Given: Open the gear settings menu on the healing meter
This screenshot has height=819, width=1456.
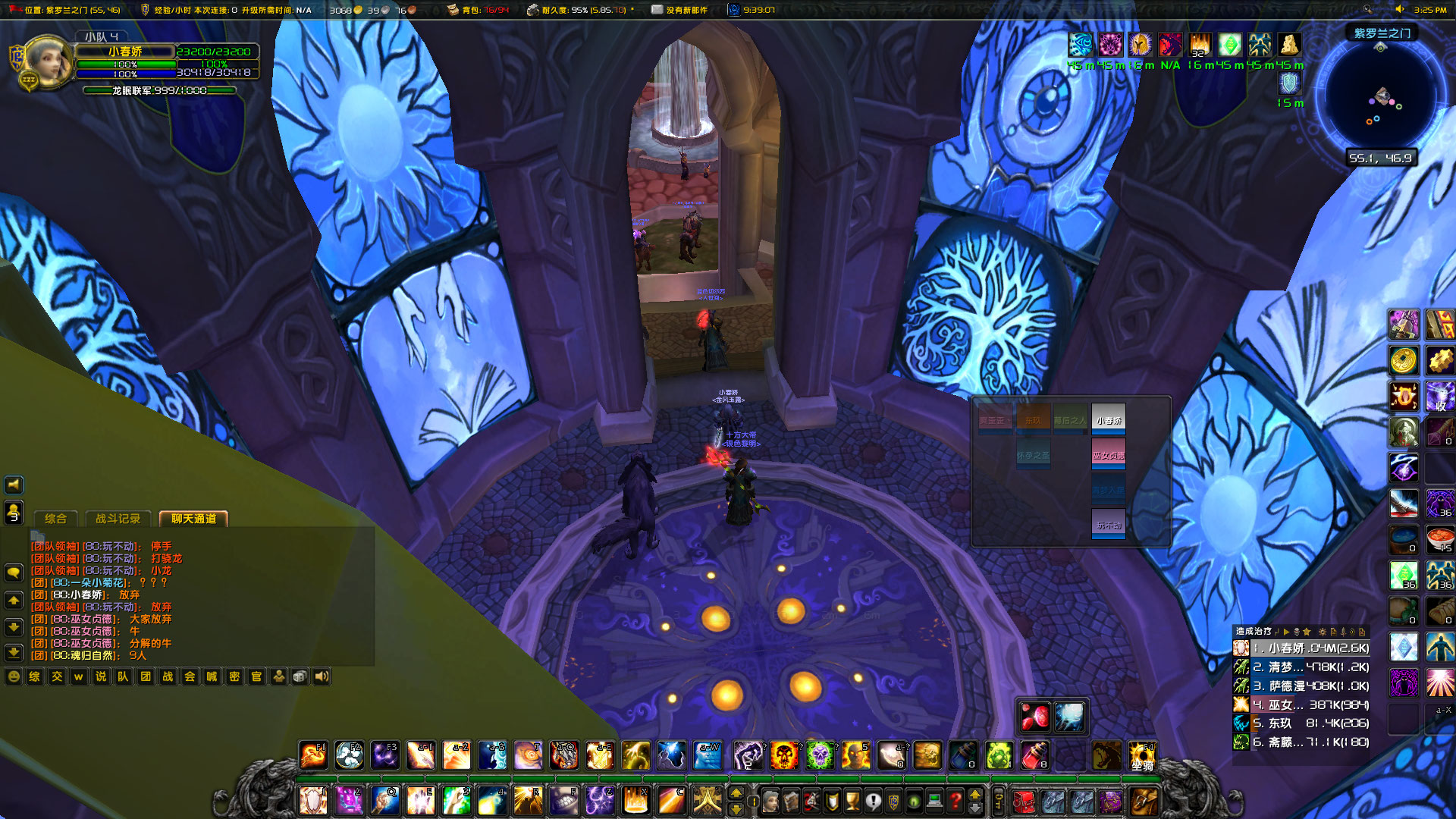Looking at the screenshot, I should 1323,631.
